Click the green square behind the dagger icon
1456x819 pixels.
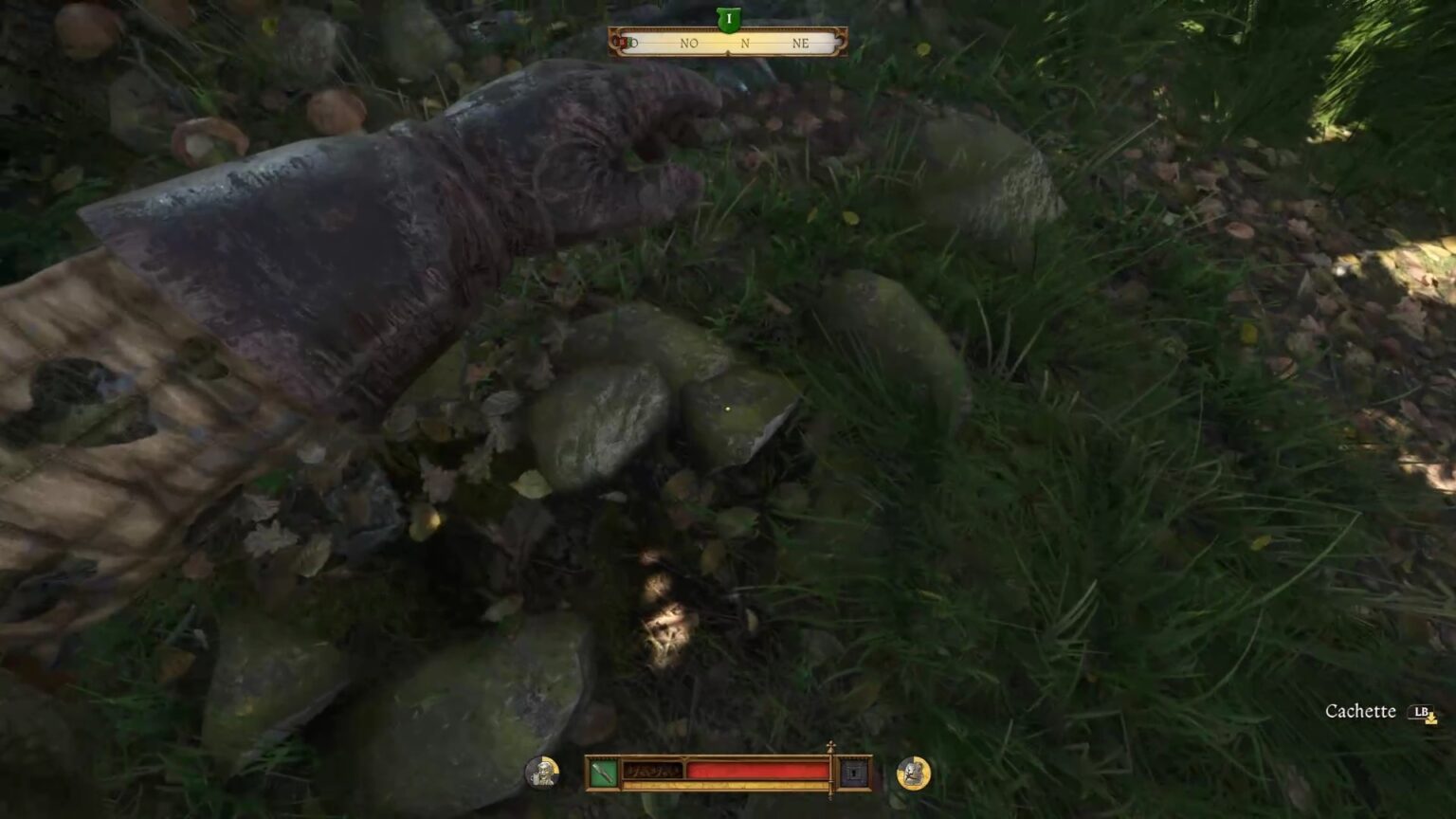[603, 773]
